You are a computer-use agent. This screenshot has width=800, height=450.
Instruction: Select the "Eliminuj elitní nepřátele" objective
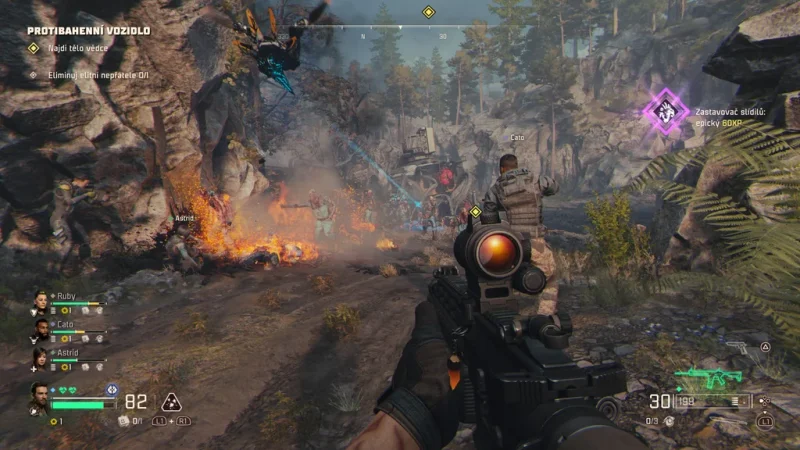coord(90,74)
